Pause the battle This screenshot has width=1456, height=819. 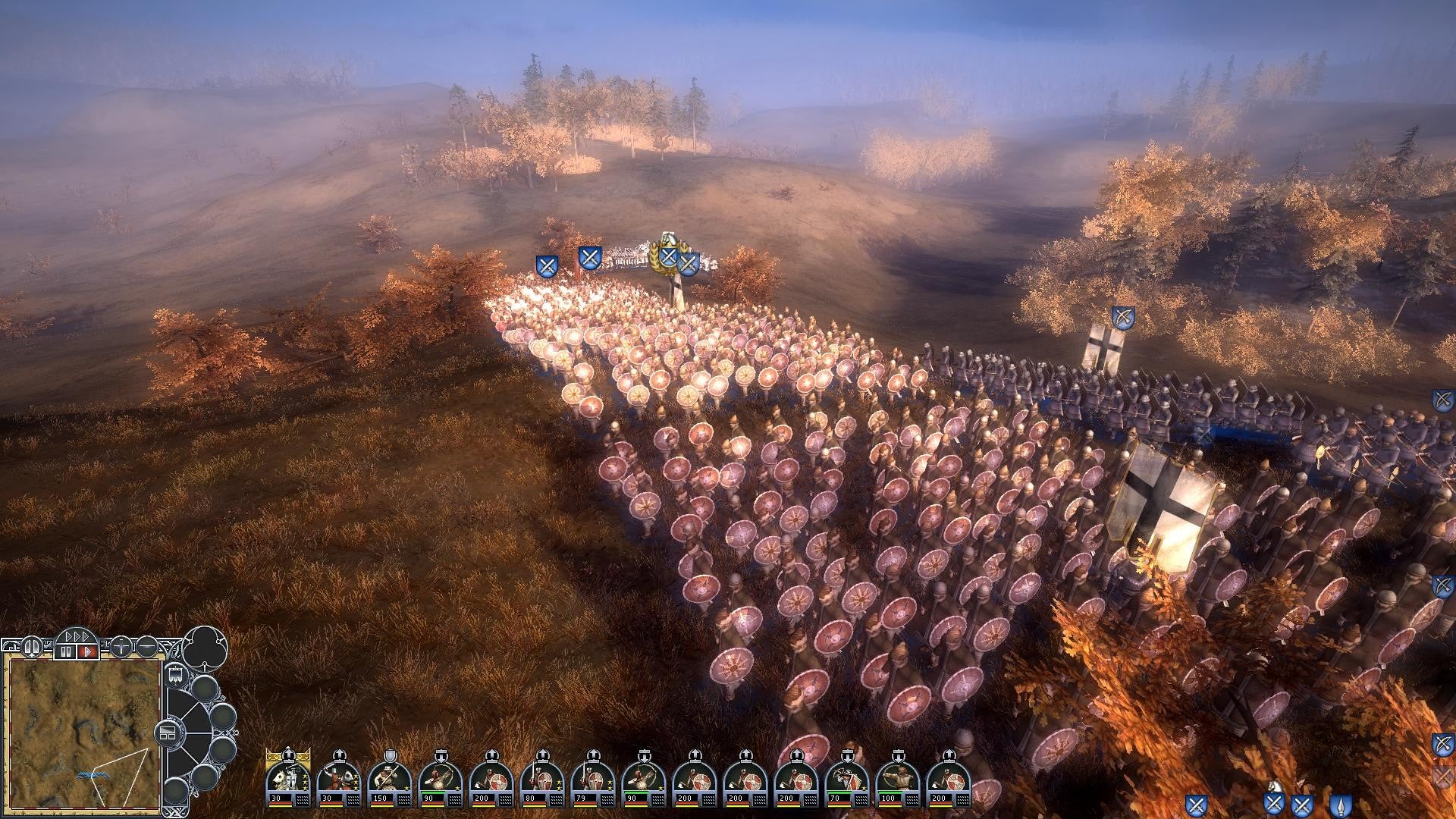click(66, 651)
